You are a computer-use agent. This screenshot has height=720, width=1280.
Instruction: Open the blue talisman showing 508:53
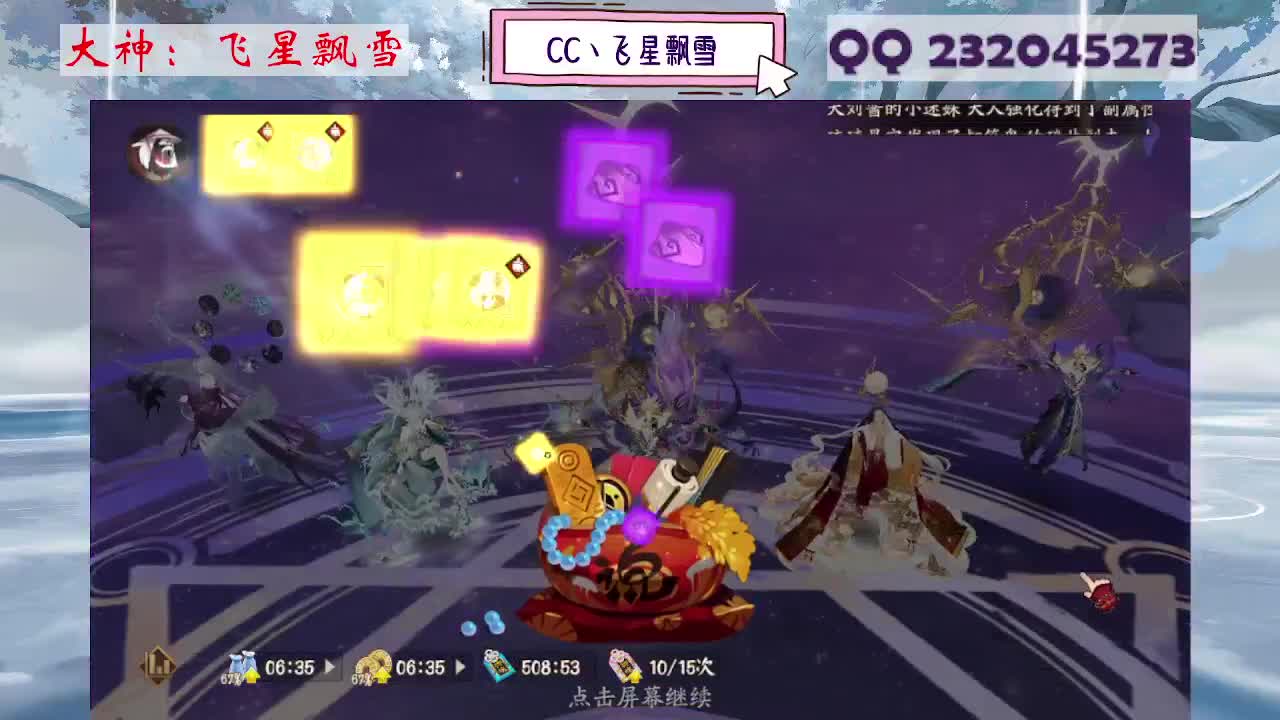click(497, 667)
